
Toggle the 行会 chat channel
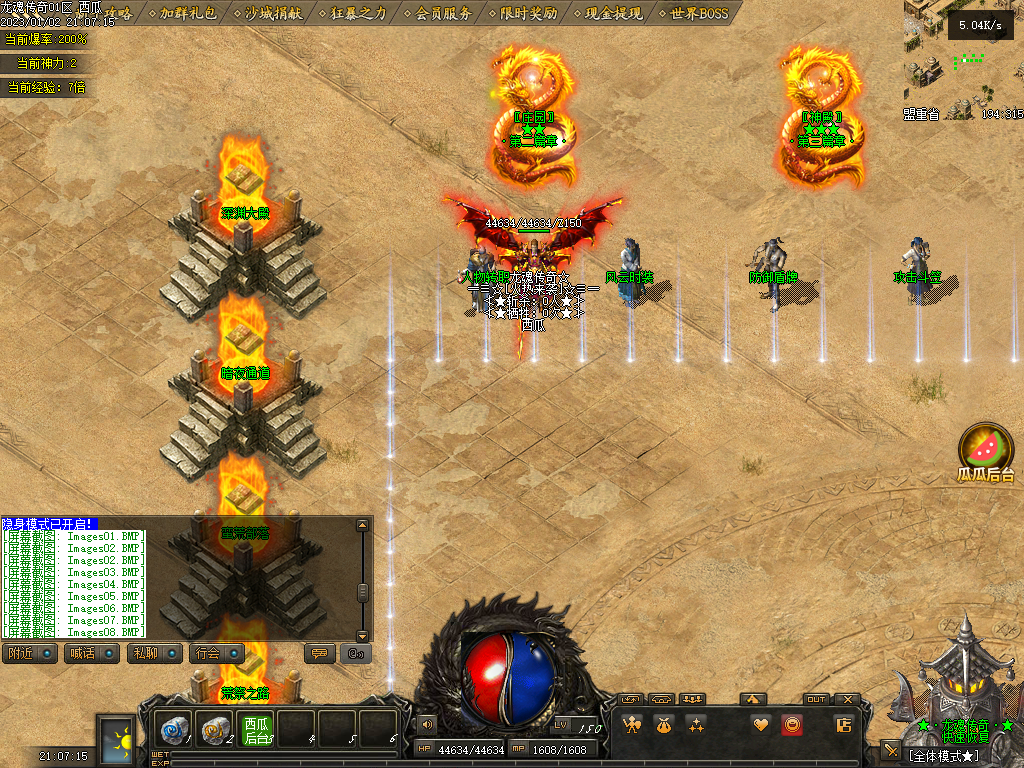pos(215,653)
